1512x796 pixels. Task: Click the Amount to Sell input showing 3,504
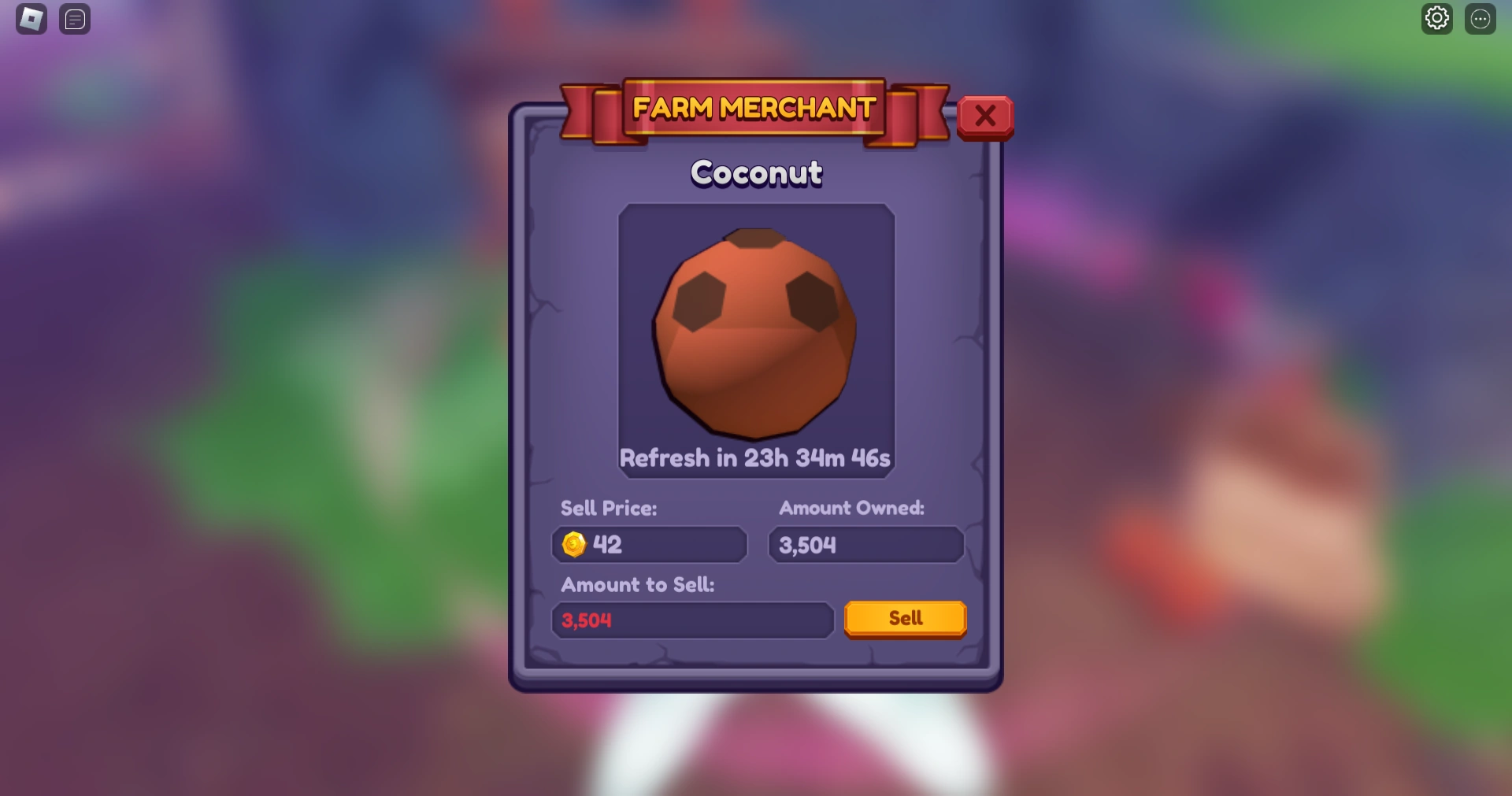[x=691, y=620]
